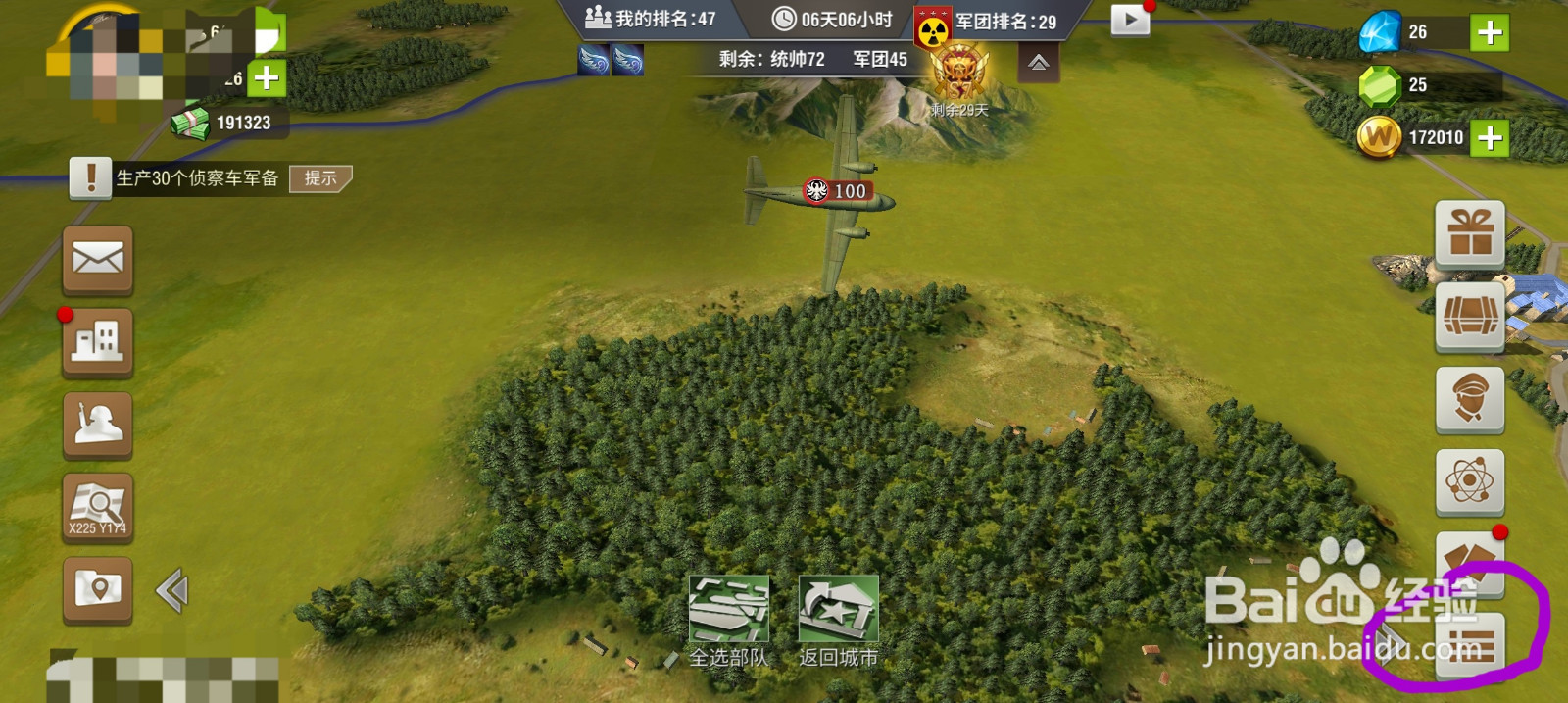Open the soldier troops menu
This screenshot has height=703, width=1568.
click(98, 425)
